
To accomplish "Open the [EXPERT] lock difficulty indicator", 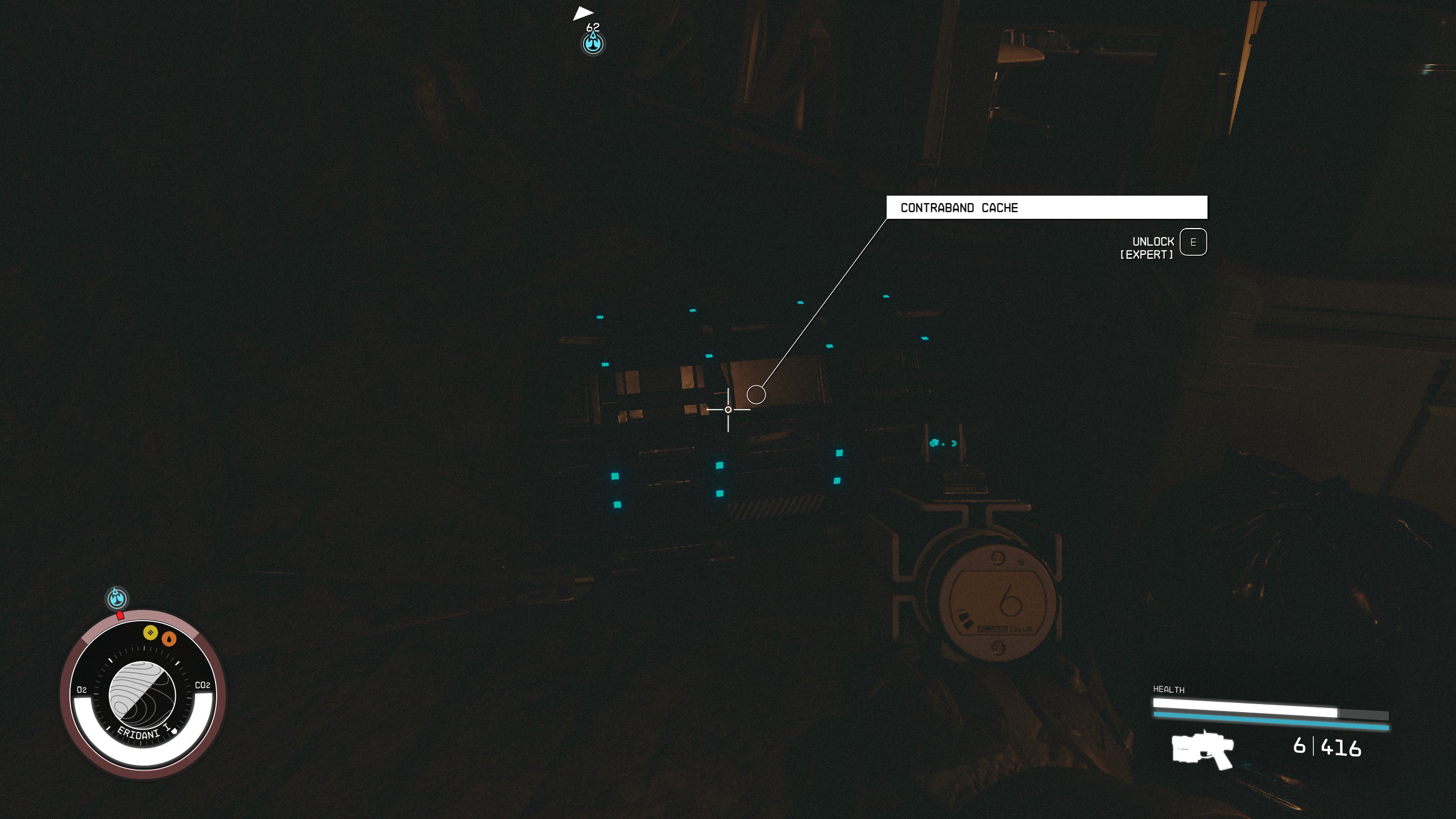I will [x=1146, y=255].
